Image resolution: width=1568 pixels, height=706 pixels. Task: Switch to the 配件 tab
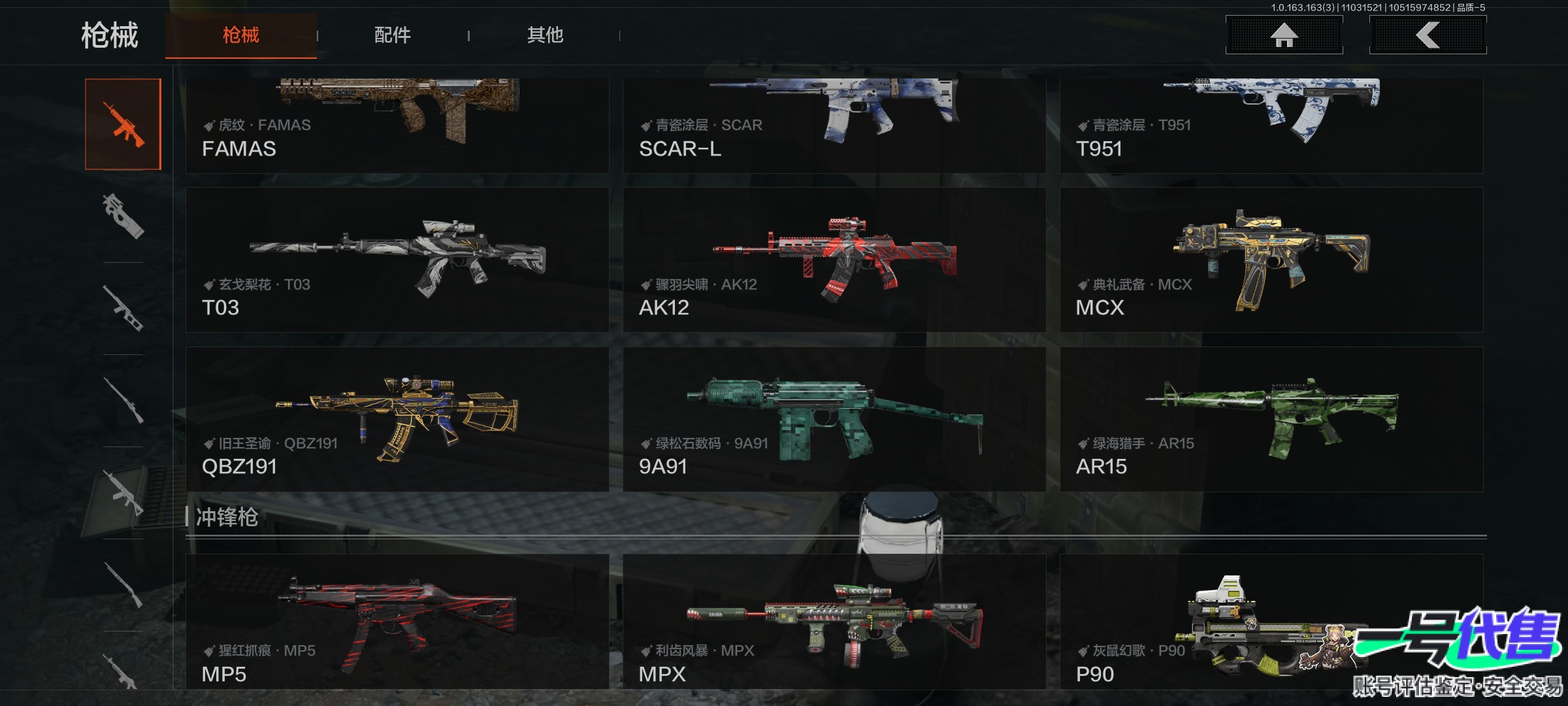(392, 35)
